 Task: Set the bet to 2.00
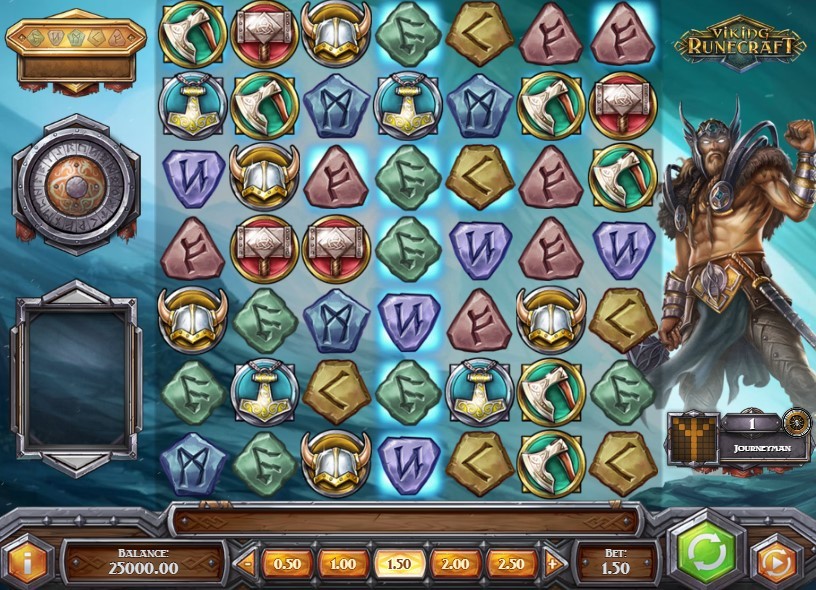tap(454, 563)
